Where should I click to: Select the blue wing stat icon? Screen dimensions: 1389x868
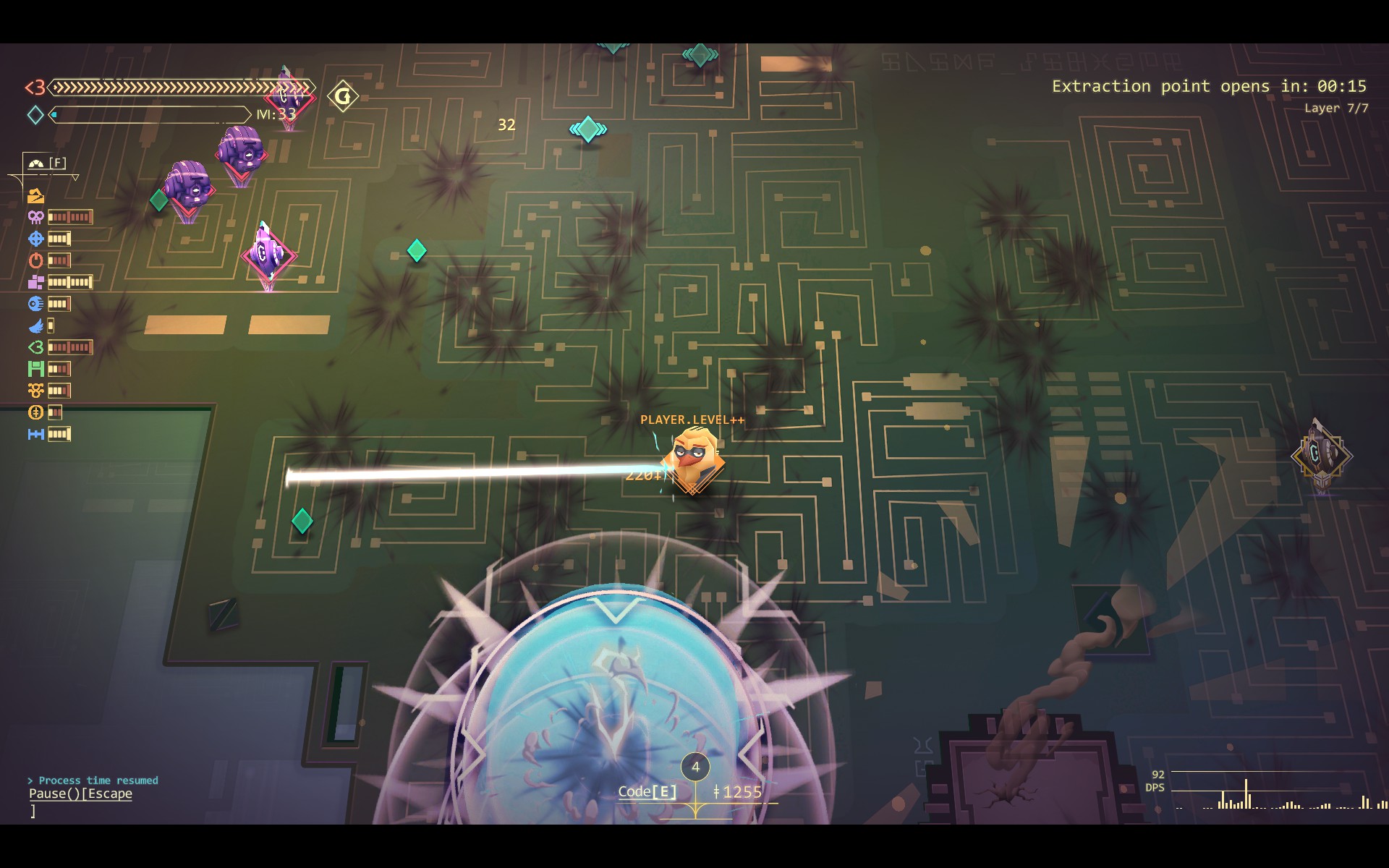coord(35,325)
